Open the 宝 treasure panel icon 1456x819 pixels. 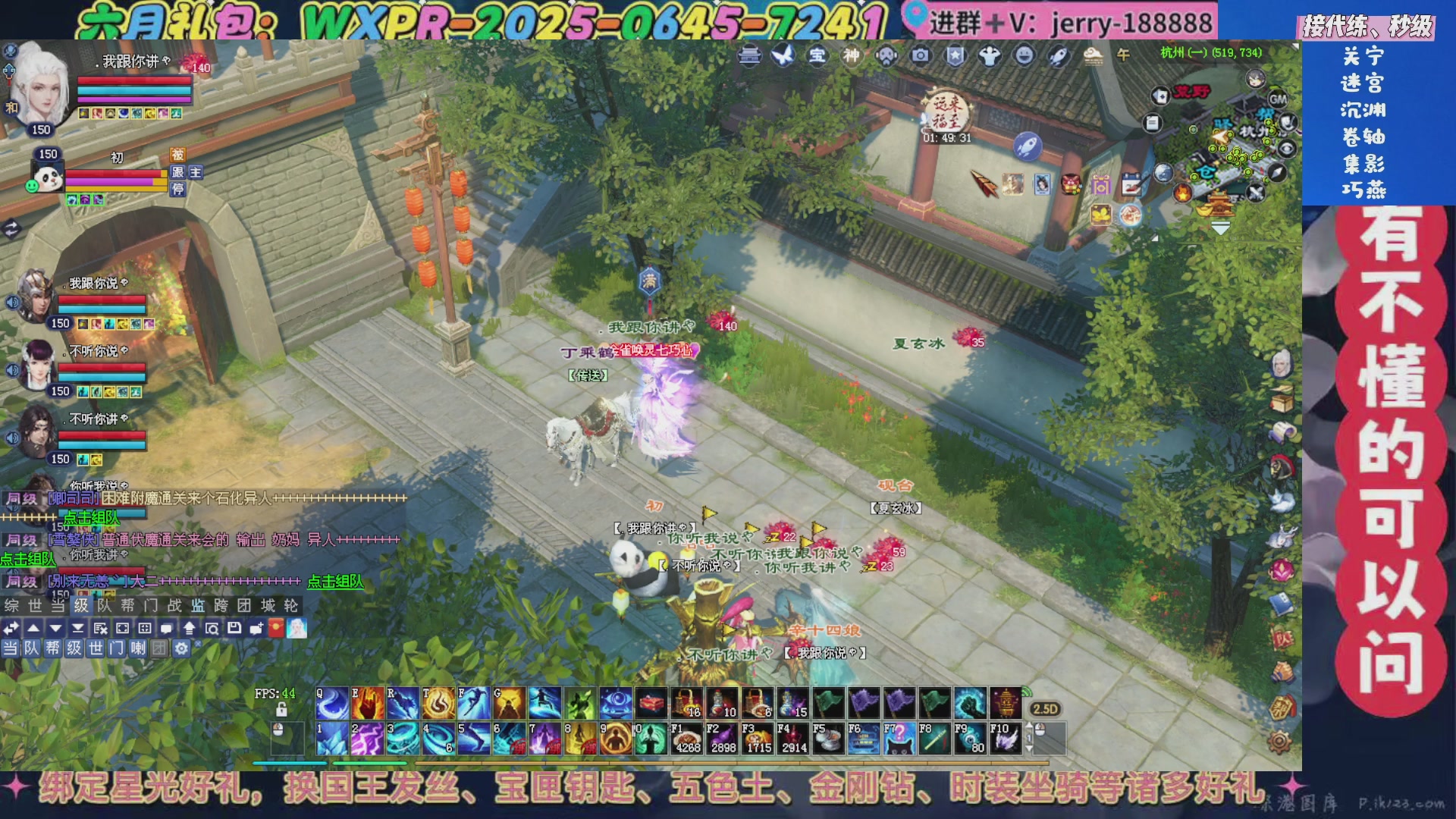click(817, 57)
